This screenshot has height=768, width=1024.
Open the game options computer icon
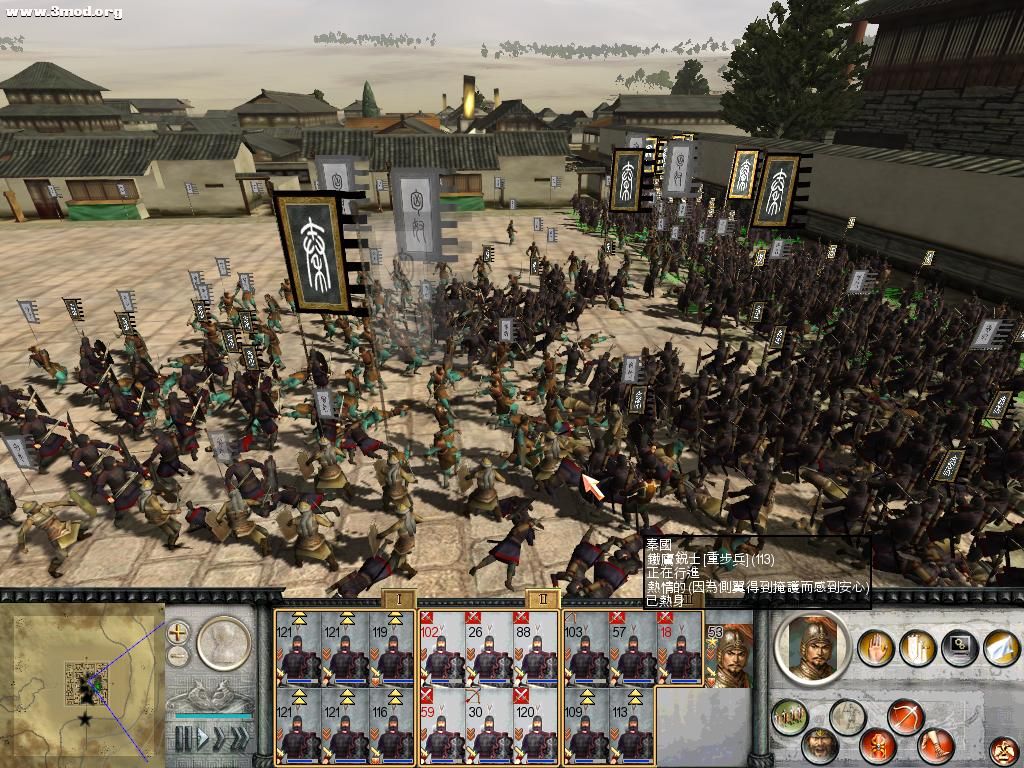point(959,646)
